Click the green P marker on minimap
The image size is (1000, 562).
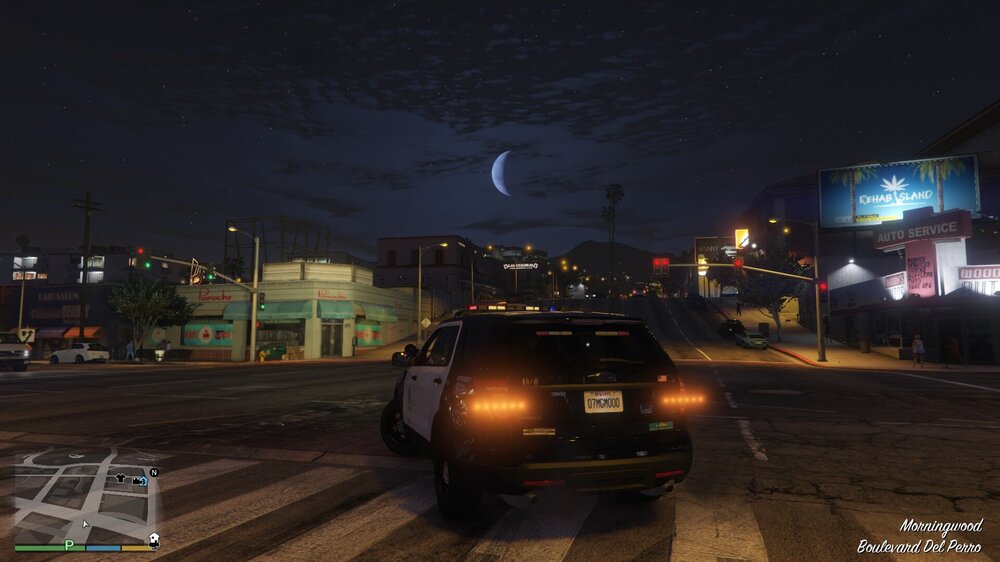pos(69,545)
